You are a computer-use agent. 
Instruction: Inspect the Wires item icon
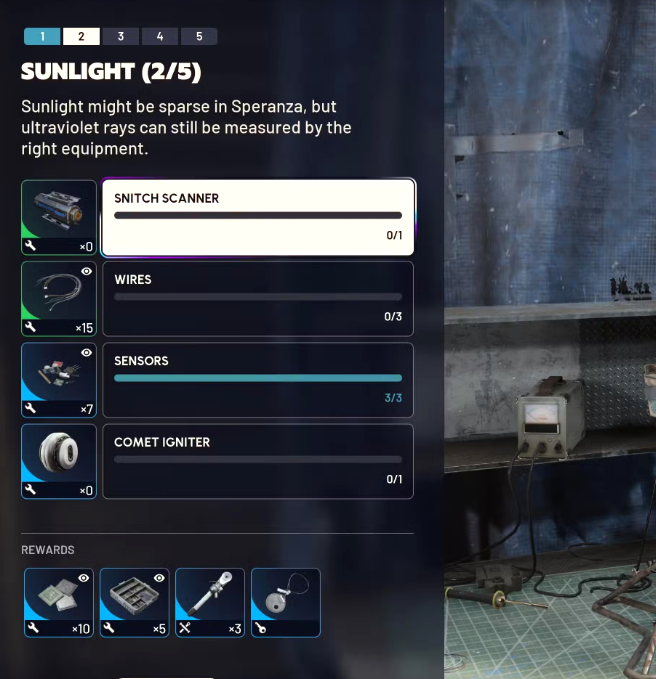pos(59,298)
